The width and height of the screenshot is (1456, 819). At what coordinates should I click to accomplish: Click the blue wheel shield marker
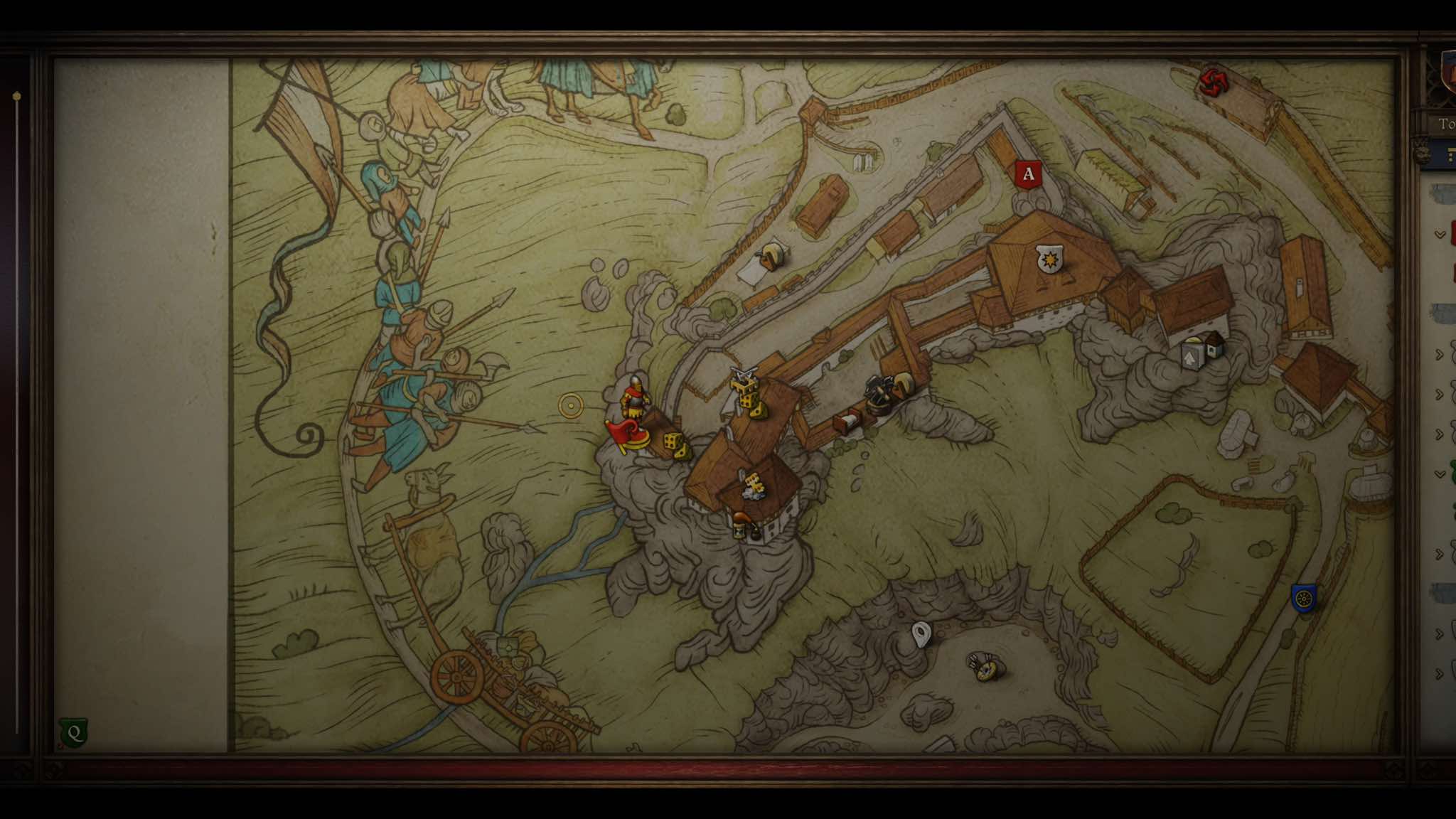[x=1303, y=599]
